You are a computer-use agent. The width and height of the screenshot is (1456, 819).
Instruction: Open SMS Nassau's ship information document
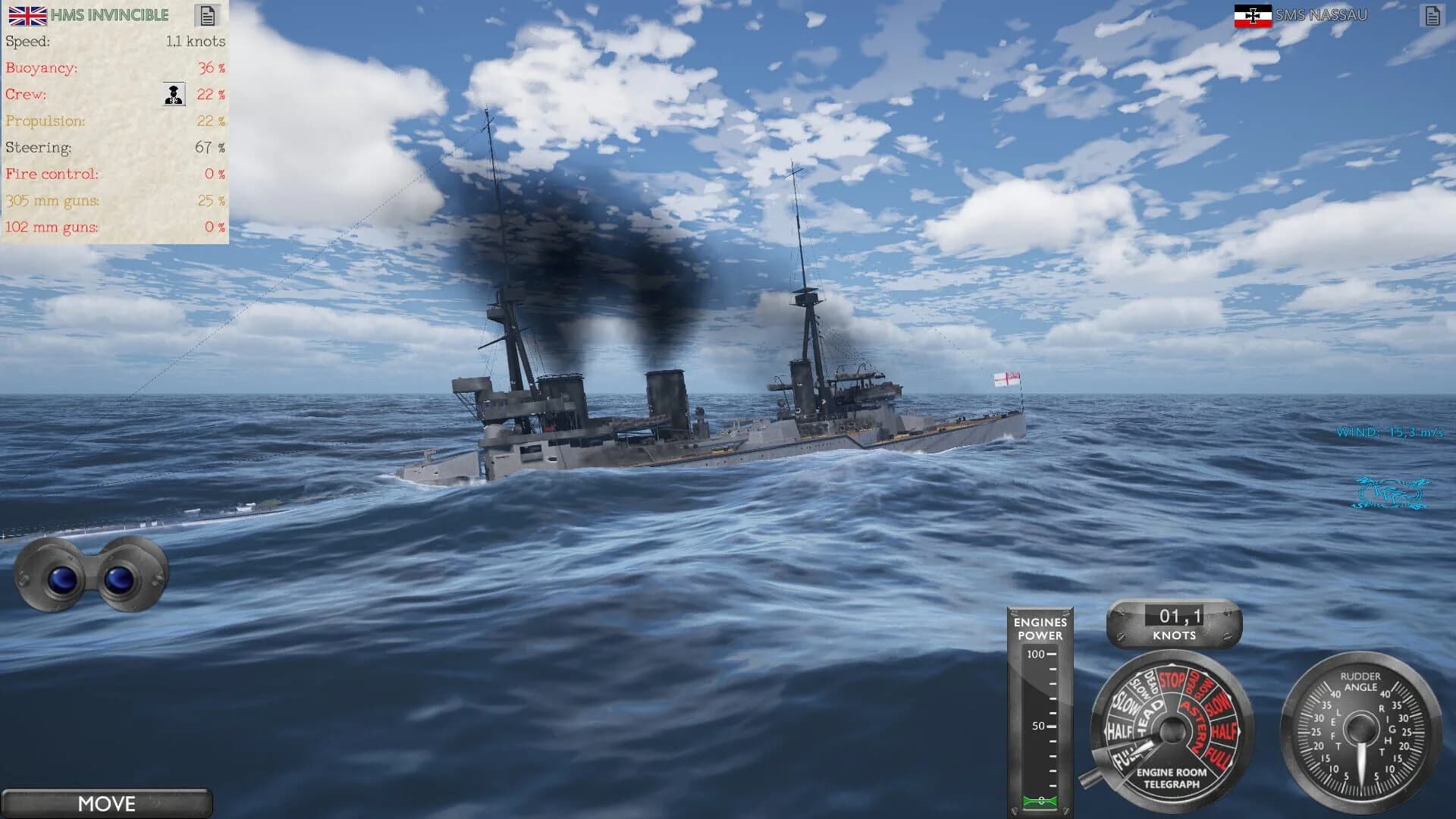coord(1432,14)
